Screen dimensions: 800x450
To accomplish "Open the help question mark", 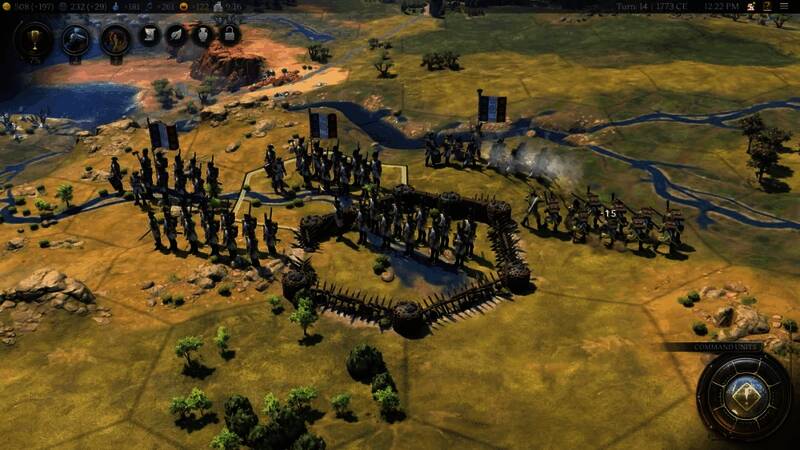I will 767,8.
